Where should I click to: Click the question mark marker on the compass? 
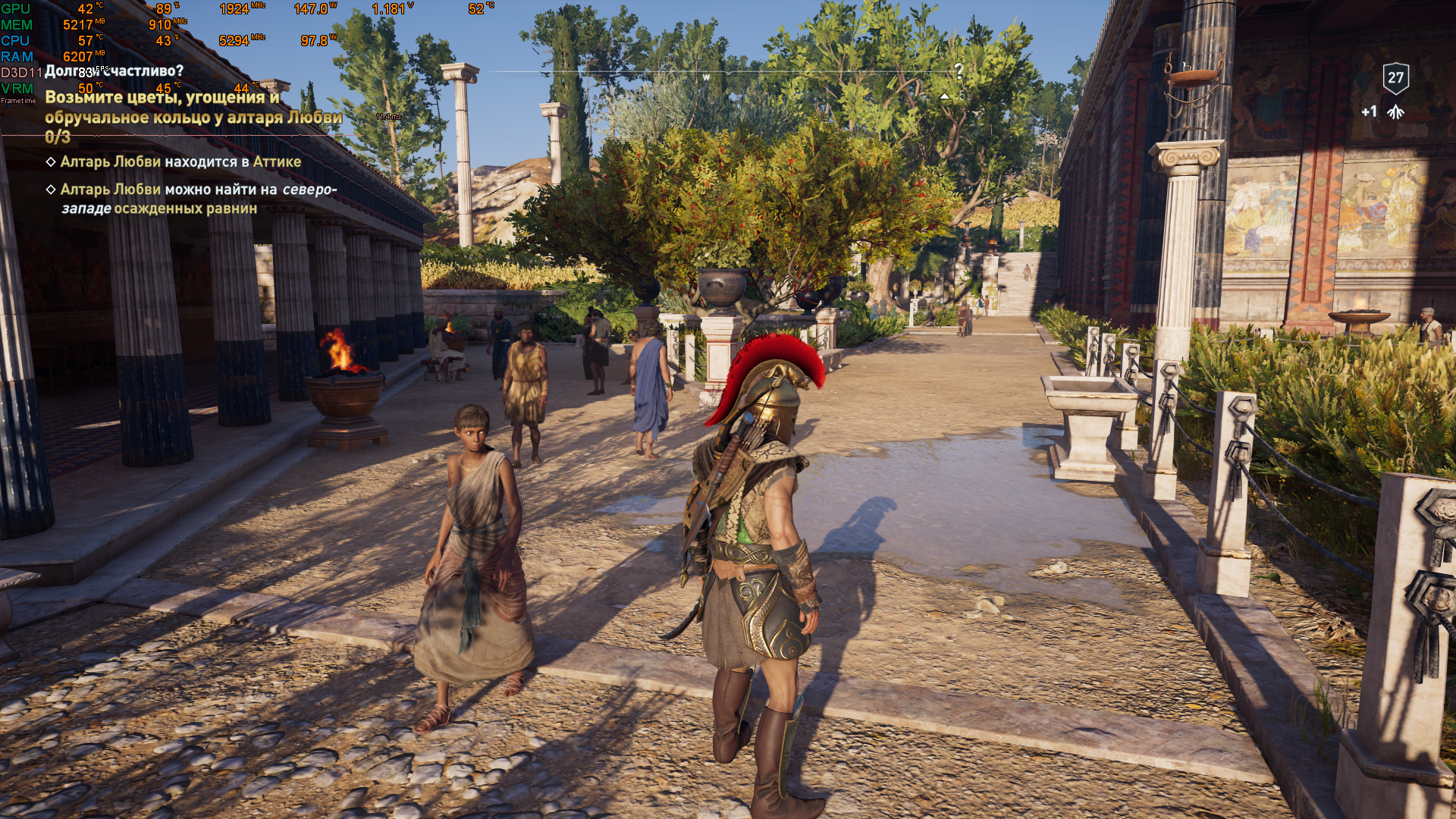pyautogui.click(x=959, y=71)
